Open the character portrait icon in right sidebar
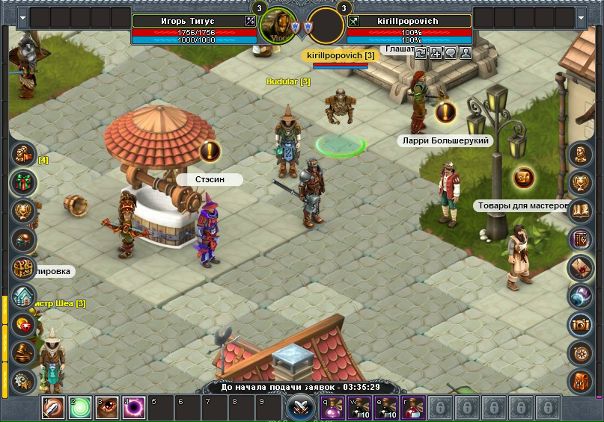 tap(581, 155)
